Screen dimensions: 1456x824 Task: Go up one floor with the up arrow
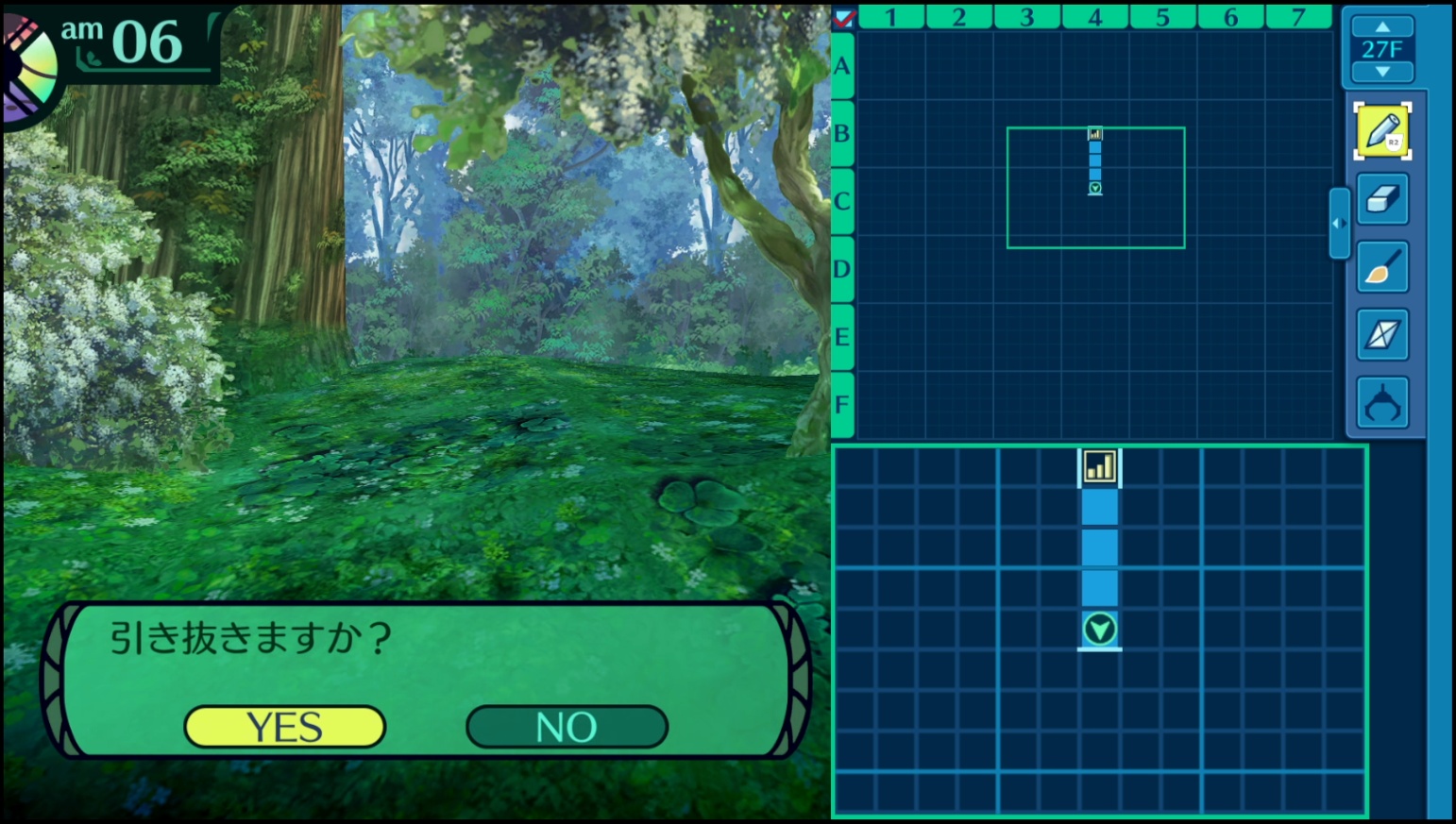point(1382,26)
